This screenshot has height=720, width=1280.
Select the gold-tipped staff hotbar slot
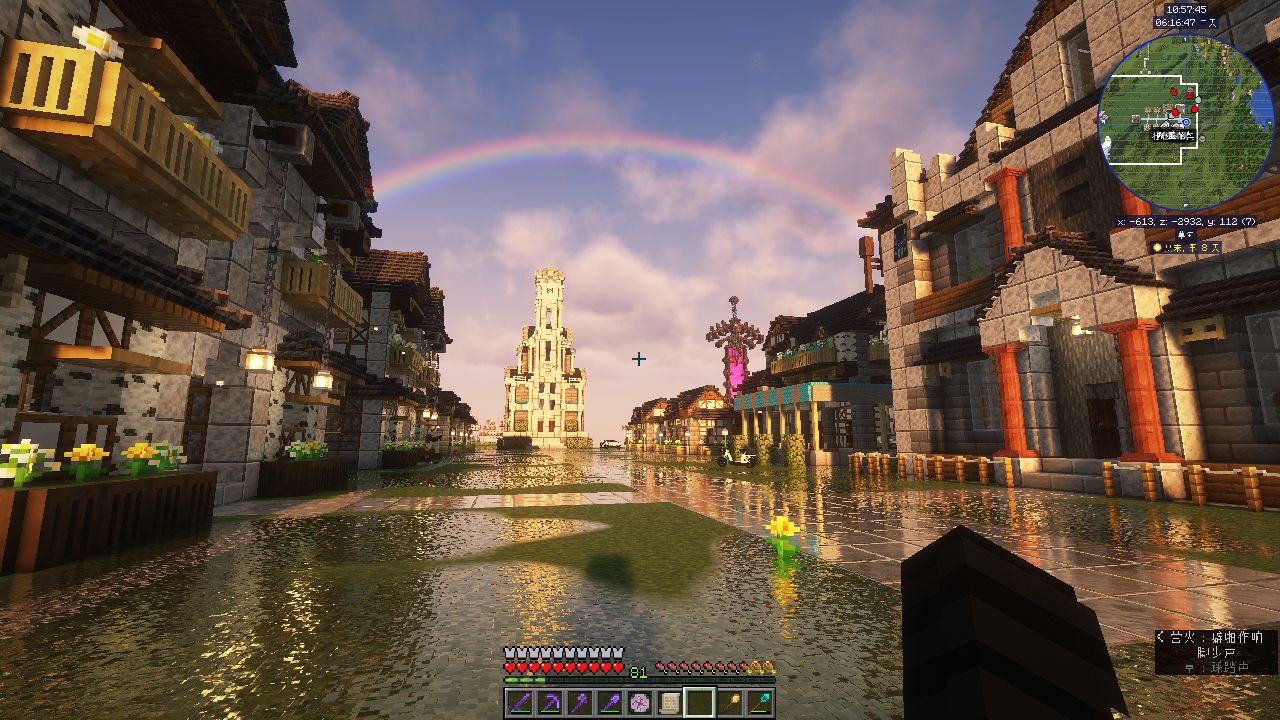click(731, 703)
